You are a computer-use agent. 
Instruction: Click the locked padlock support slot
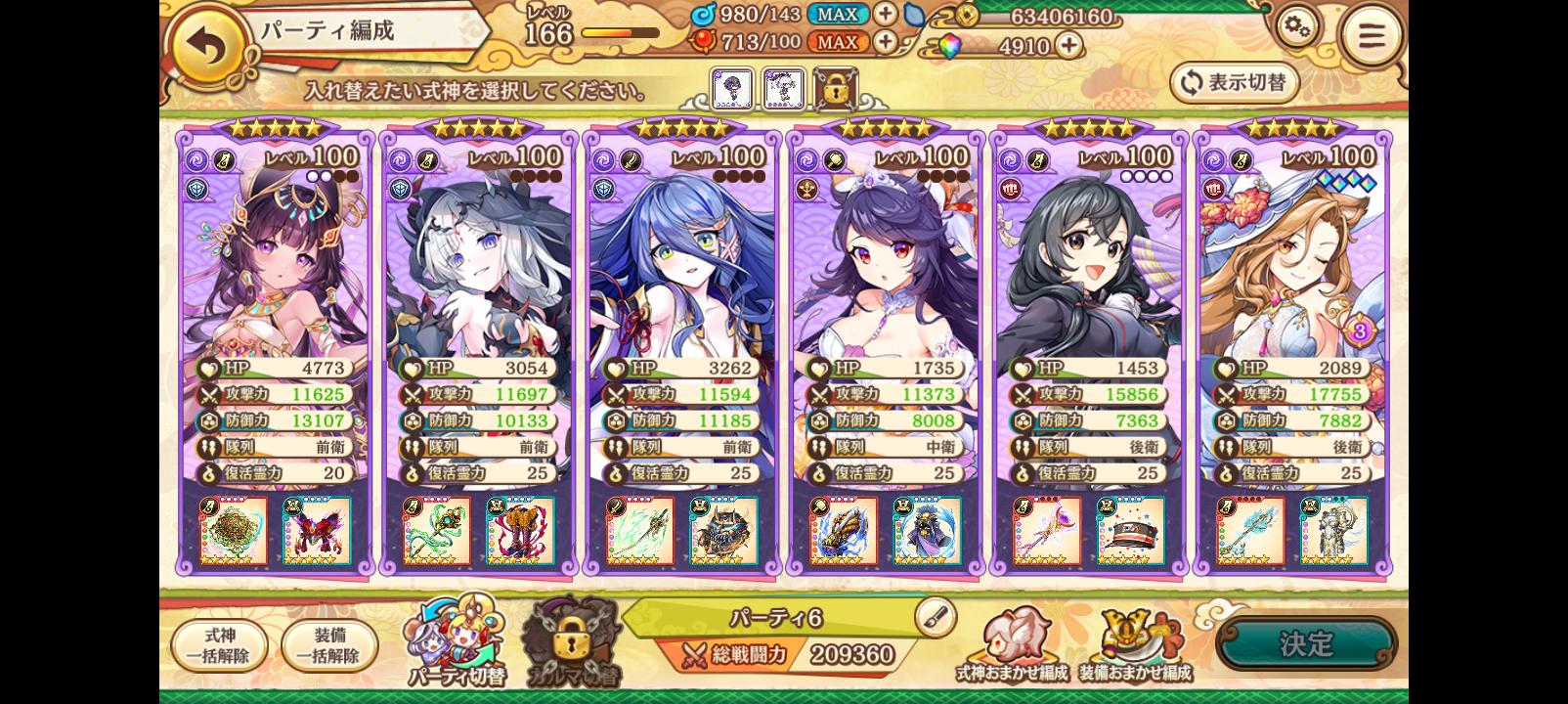click(x=835, y=89)
